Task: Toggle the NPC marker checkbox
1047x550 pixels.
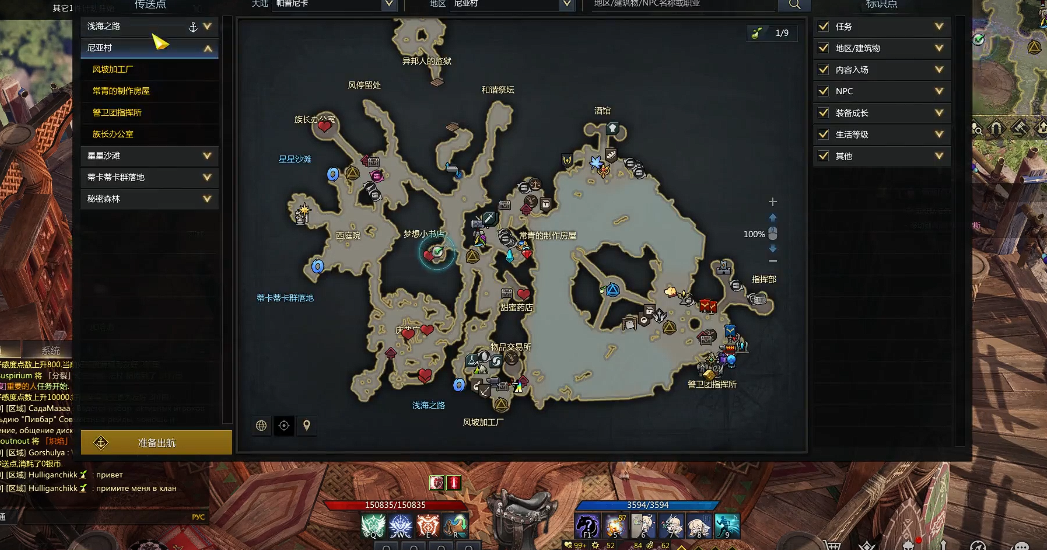Action: pos(824,91)
